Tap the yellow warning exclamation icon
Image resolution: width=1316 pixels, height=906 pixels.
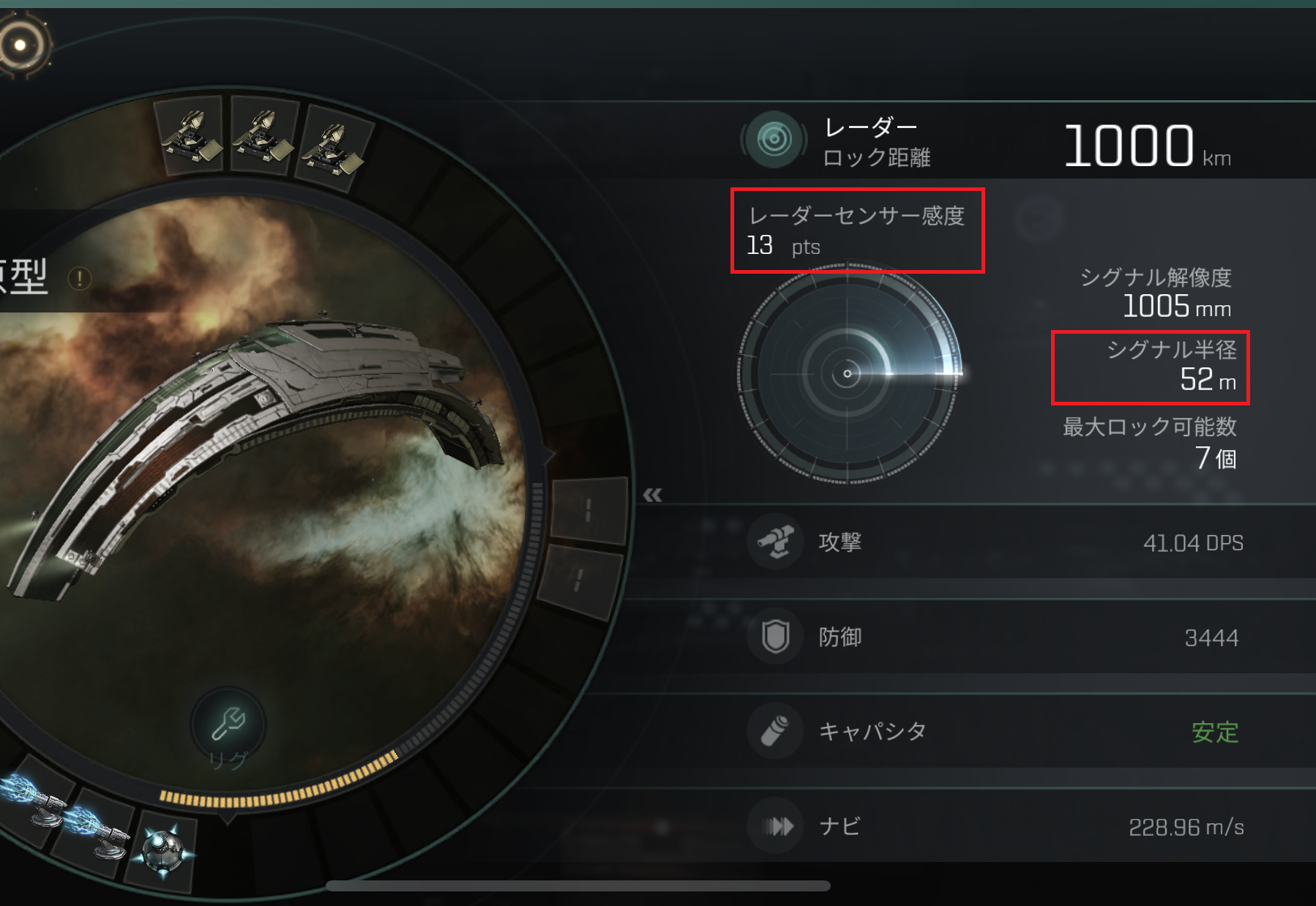79,278
